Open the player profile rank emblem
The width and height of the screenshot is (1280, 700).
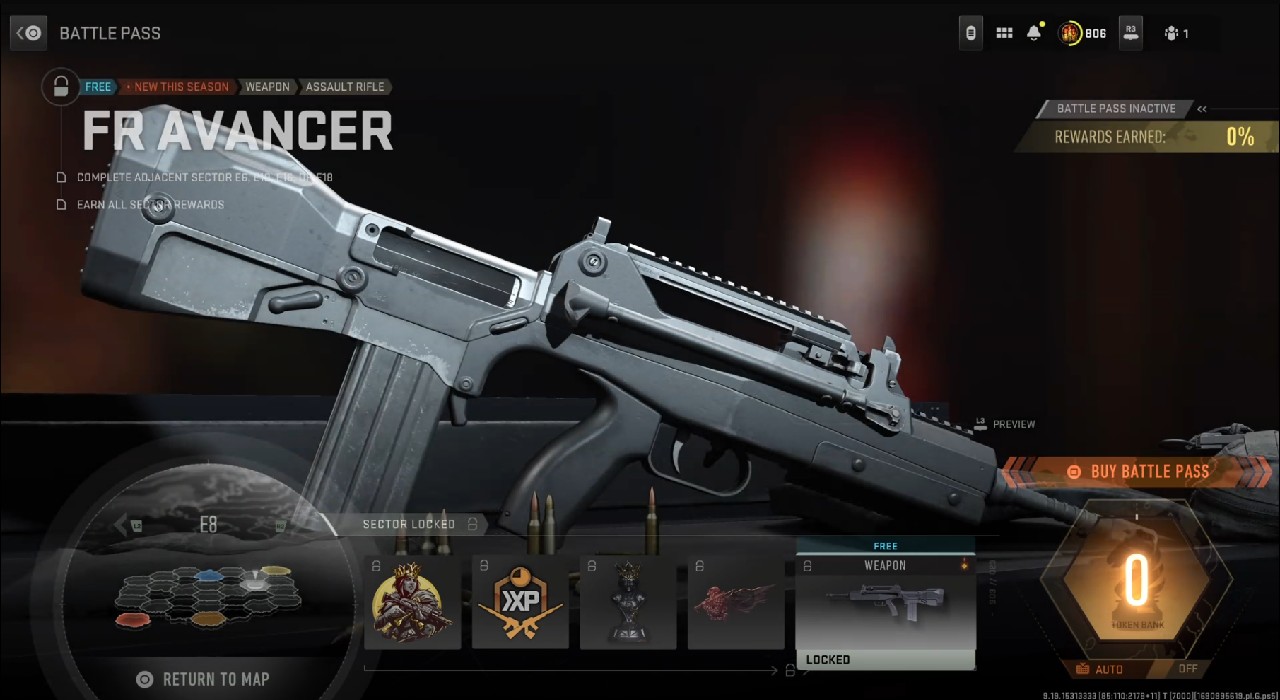pyautogui.click(x=1071, y=33)
